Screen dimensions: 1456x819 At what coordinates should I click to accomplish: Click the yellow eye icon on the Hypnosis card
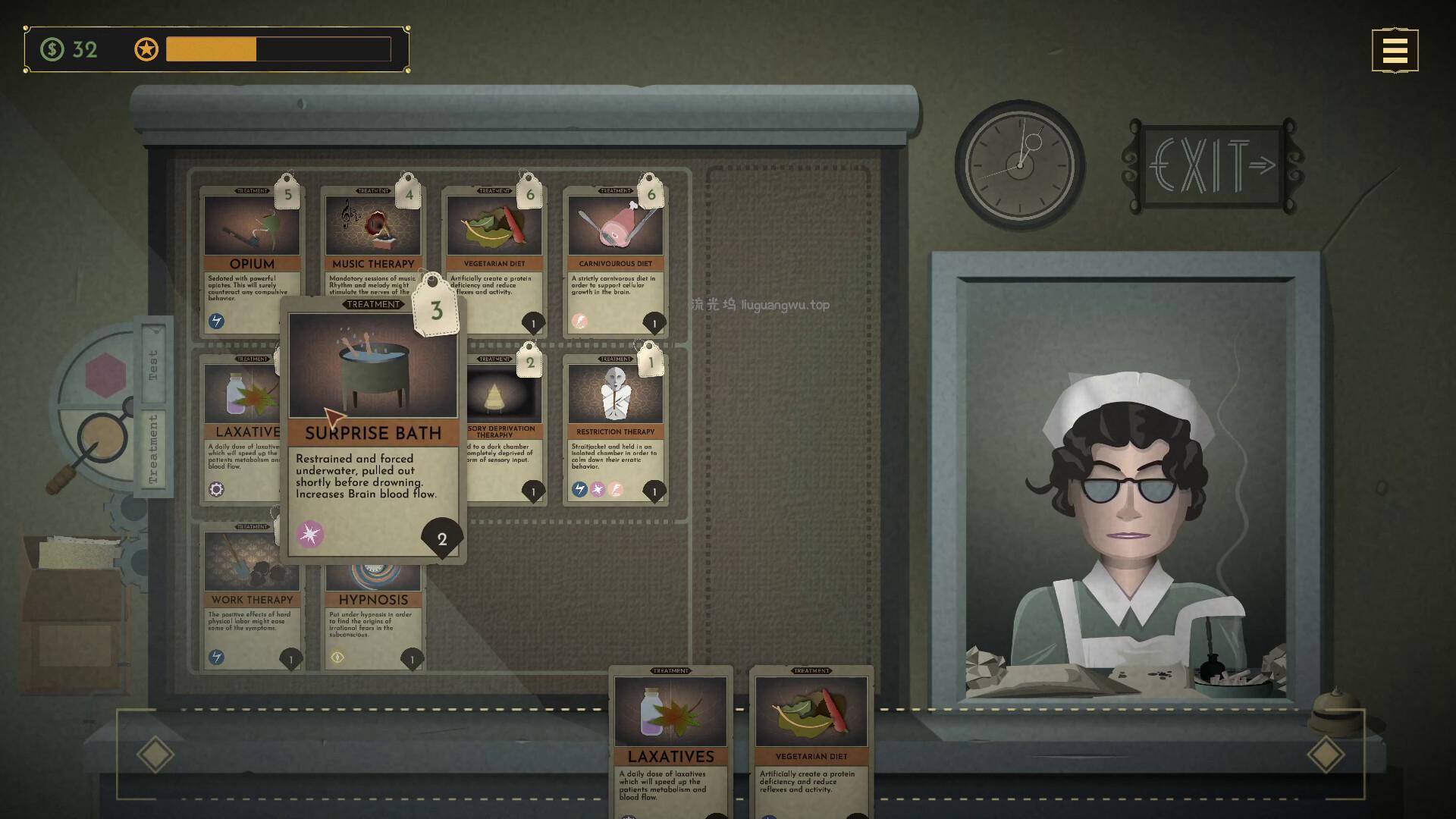click(x=338, y=657)
